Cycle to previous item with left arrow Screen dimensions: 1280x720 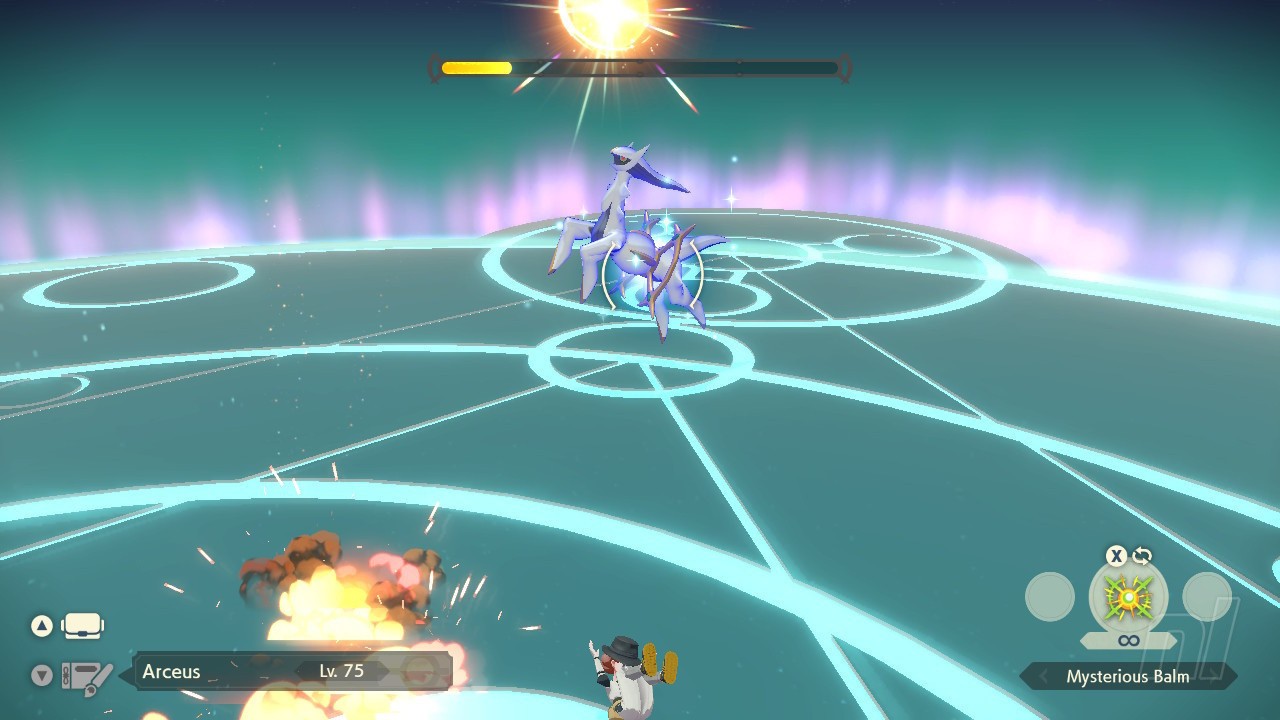1042,677
